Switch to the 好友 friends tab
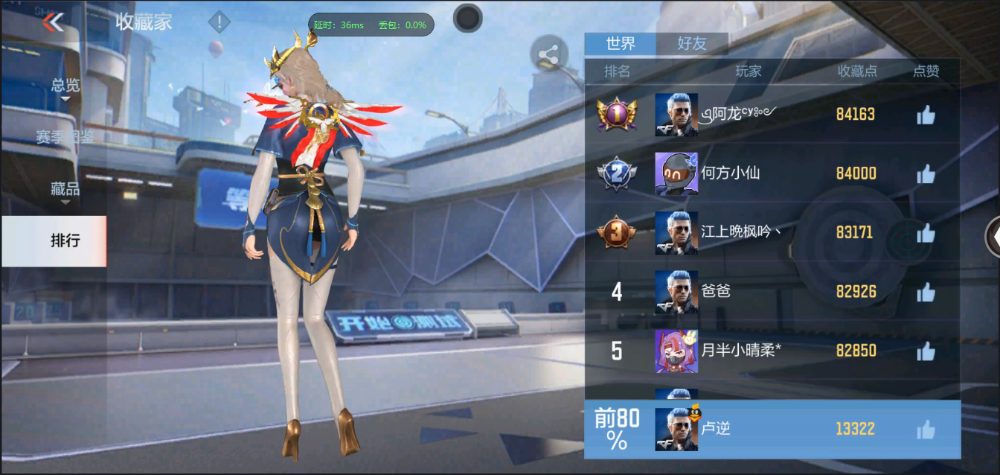The width and height of the screenshot is (1000, 475). (692, 44)
